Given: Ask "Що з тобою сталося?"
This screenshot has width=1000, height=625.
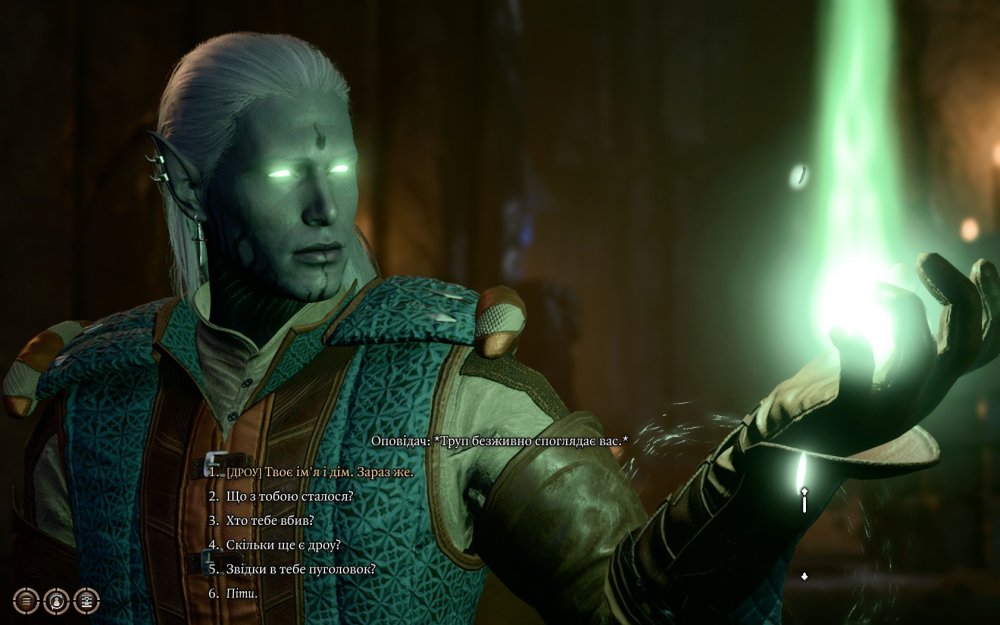Looking at the screenshot, I should point(288,496).
